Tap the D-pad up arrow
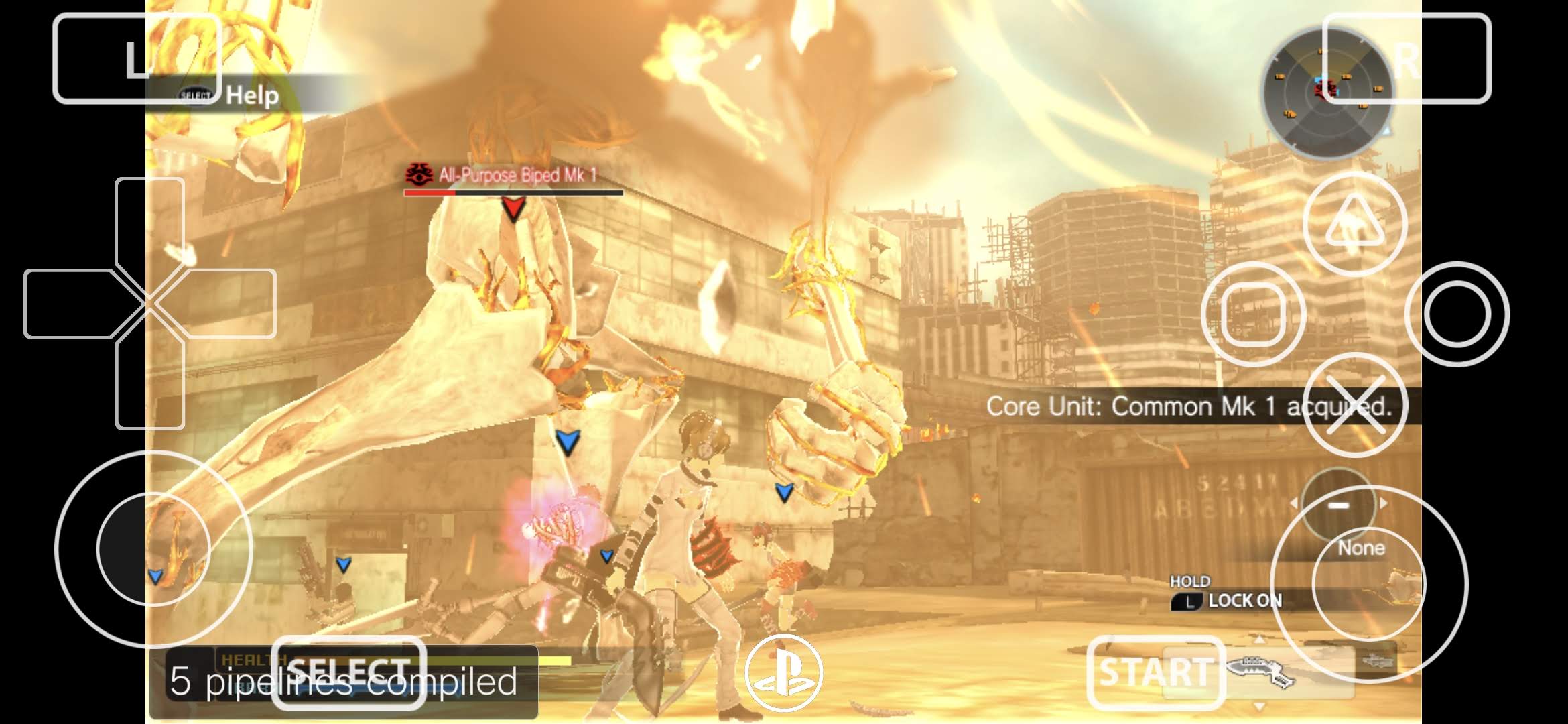The height and width of the screenshot is (724, 1568). [149, 221]
